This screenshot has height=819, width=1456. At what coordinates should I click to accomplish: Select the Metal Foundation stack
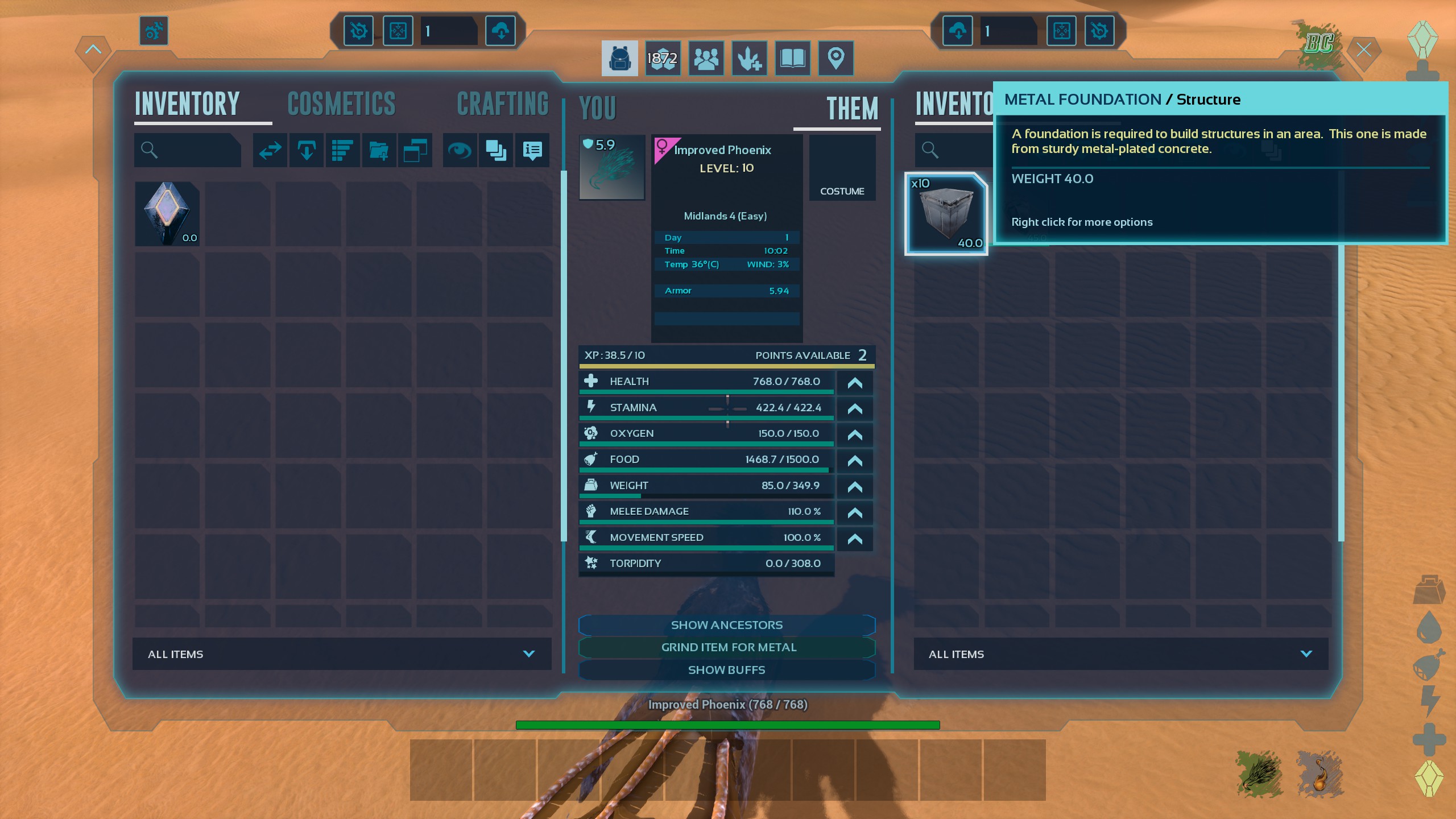(x=946, y=214)
